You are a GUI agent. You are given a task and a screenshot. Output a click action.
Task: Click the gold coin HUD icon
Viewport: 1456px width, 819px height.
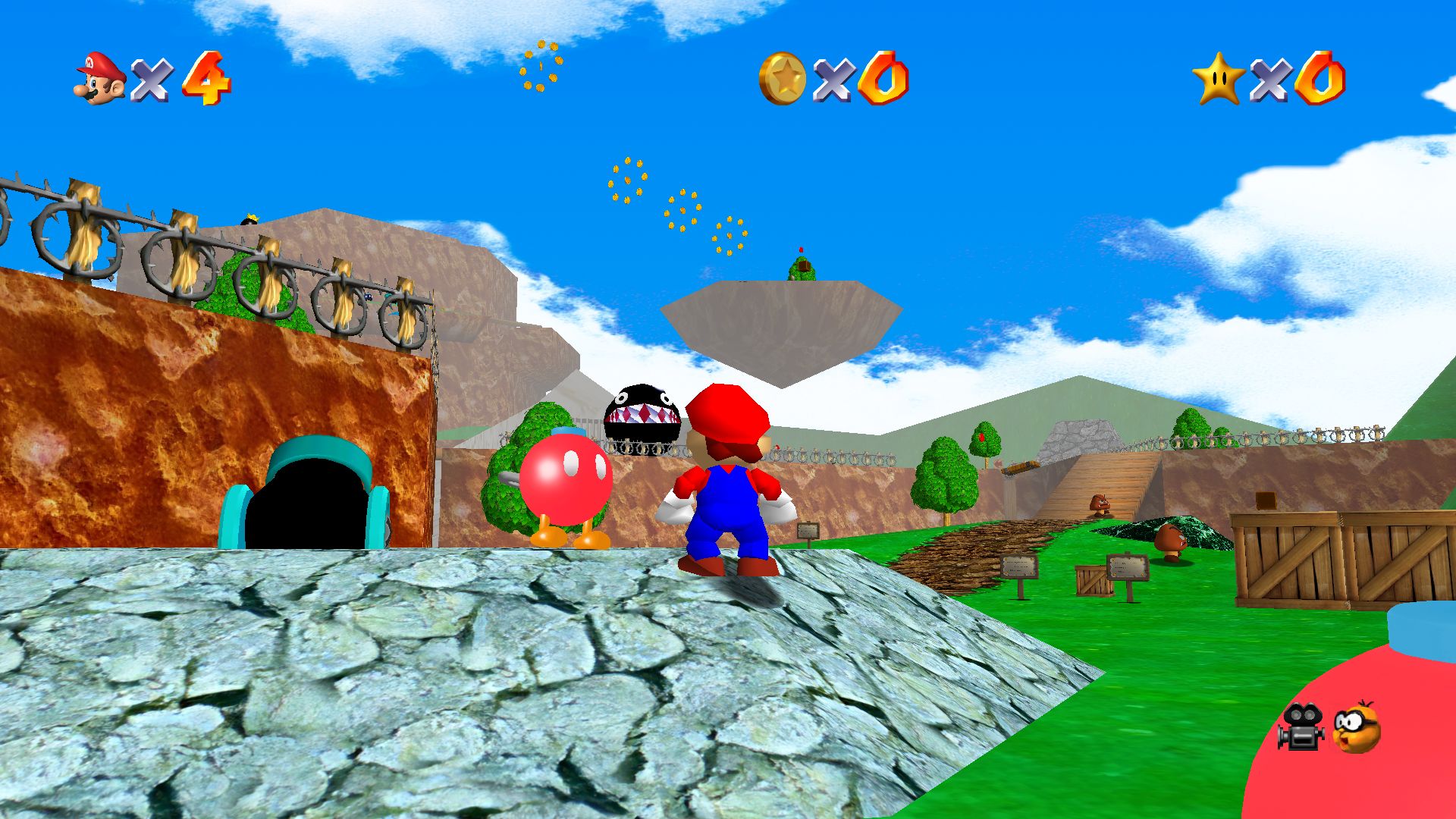click(782, 78)
